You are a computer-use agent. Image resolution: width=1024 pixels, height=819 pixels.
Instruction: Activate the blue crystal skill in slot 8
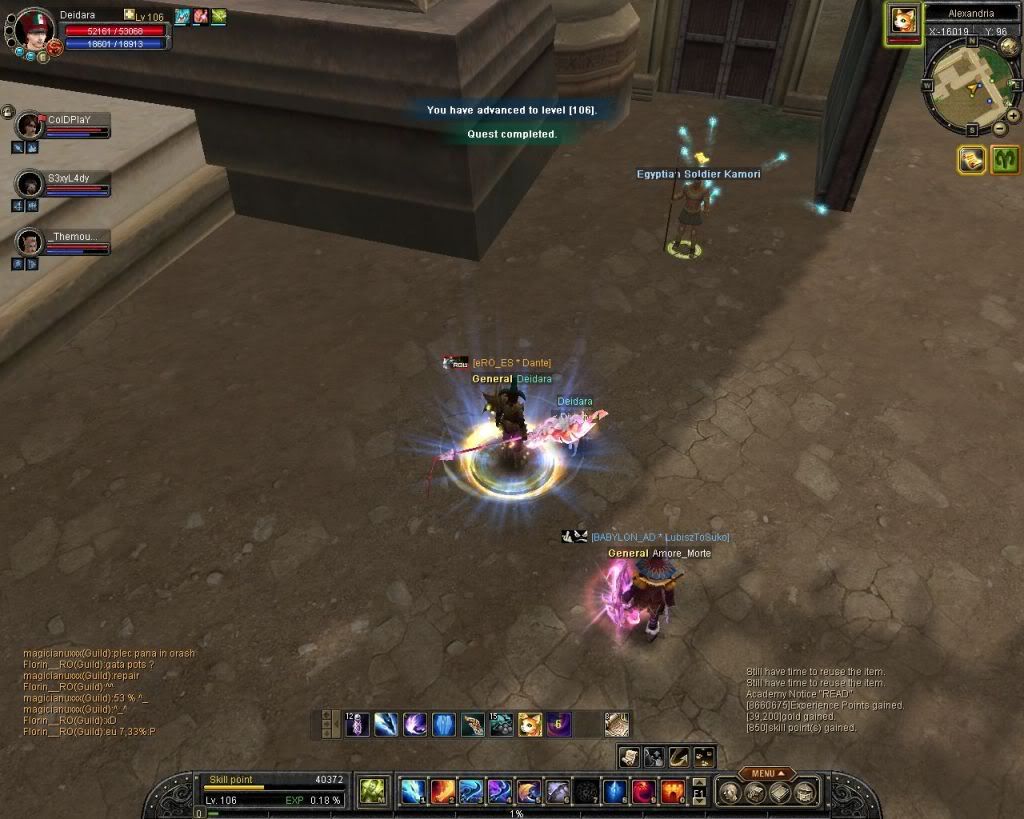point(614,792)
